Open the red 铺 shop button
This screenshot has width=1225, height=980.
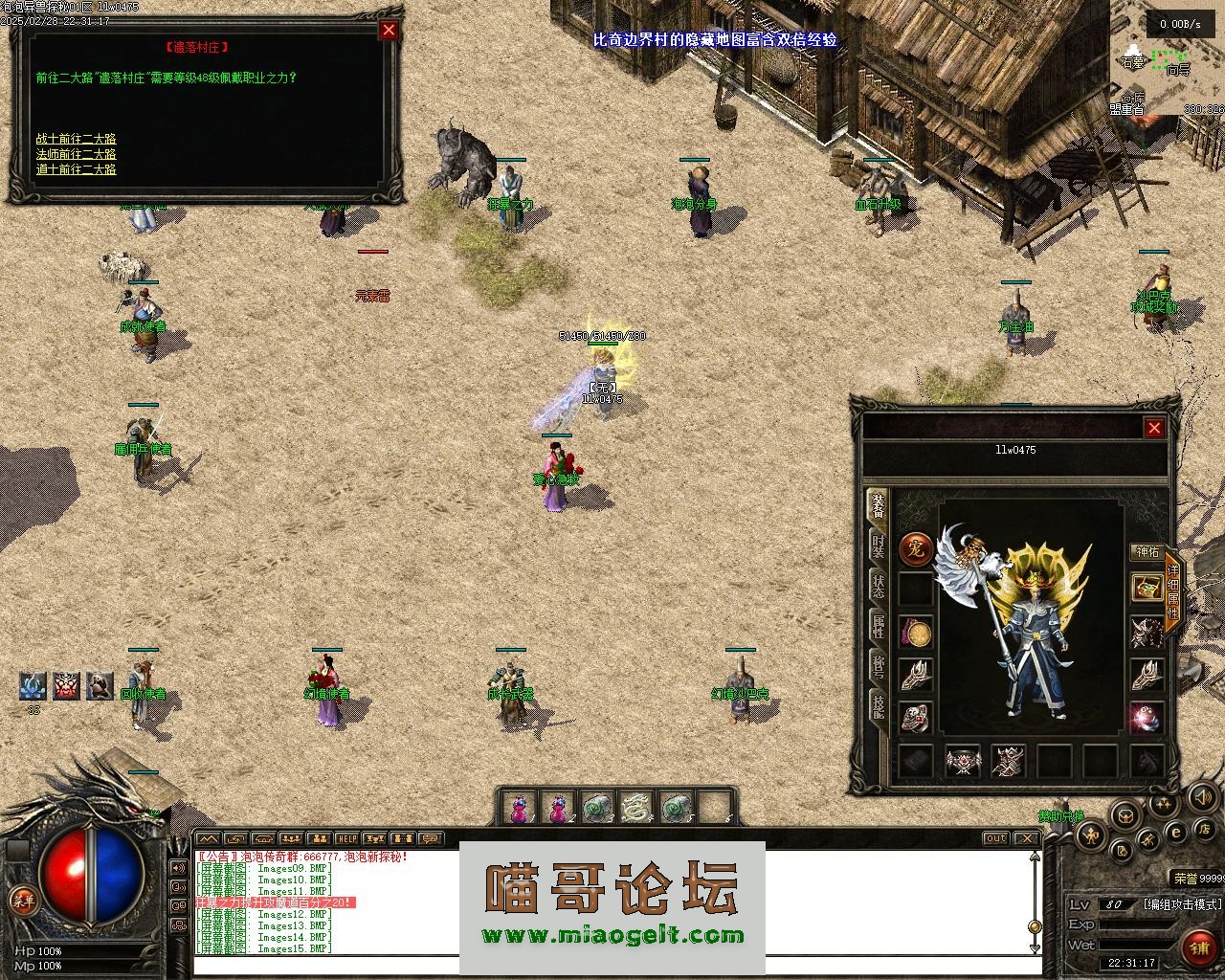tap(1198, 947)
